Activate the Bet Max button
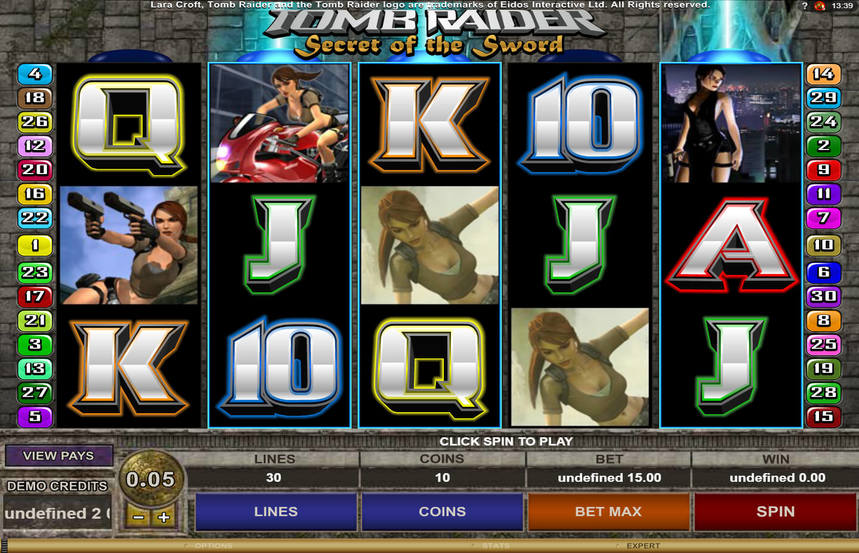Image resolution: width=859 pixels, height=553 pixels. (609, 511)
